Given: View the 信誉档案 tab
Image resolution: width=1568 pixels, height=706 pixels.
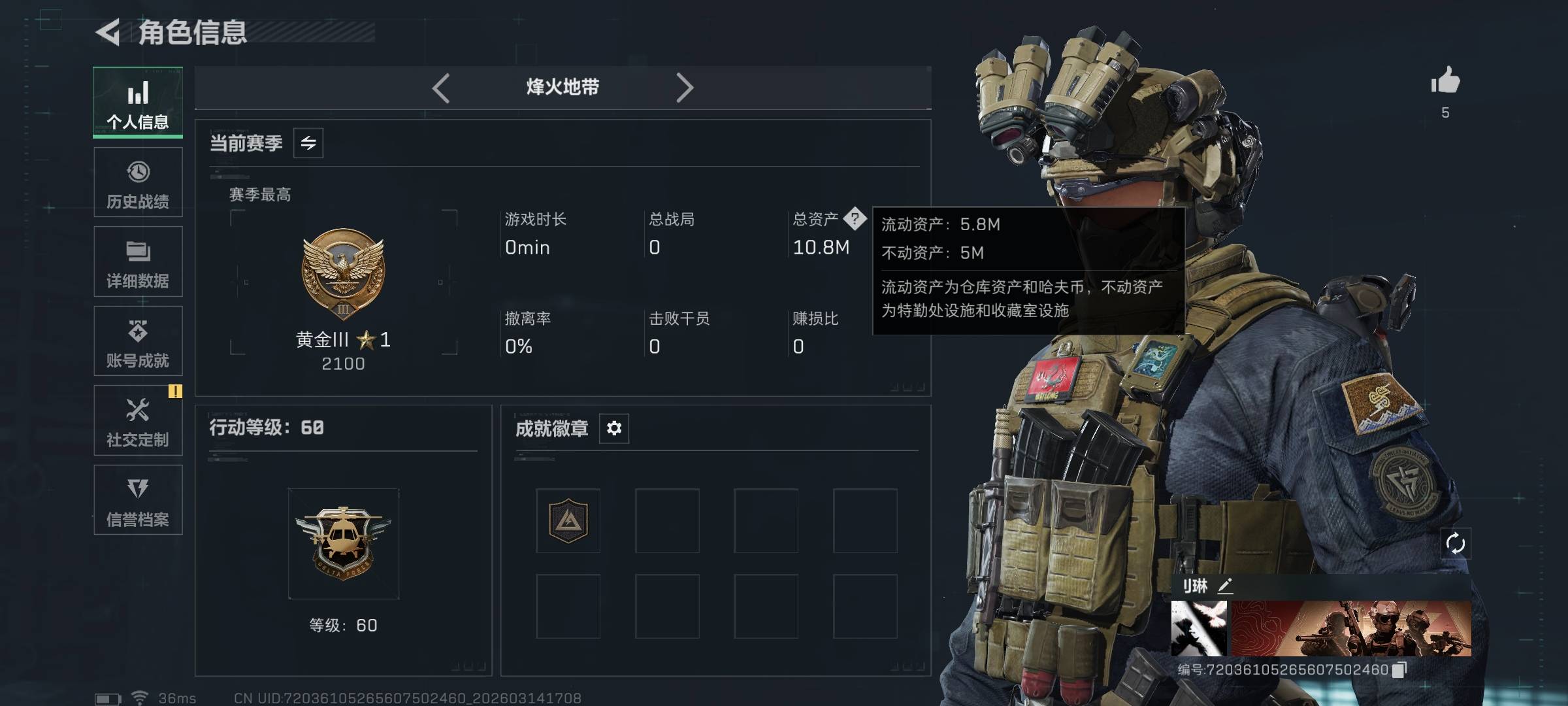Looking at the screenshot, I should [138, 500].
